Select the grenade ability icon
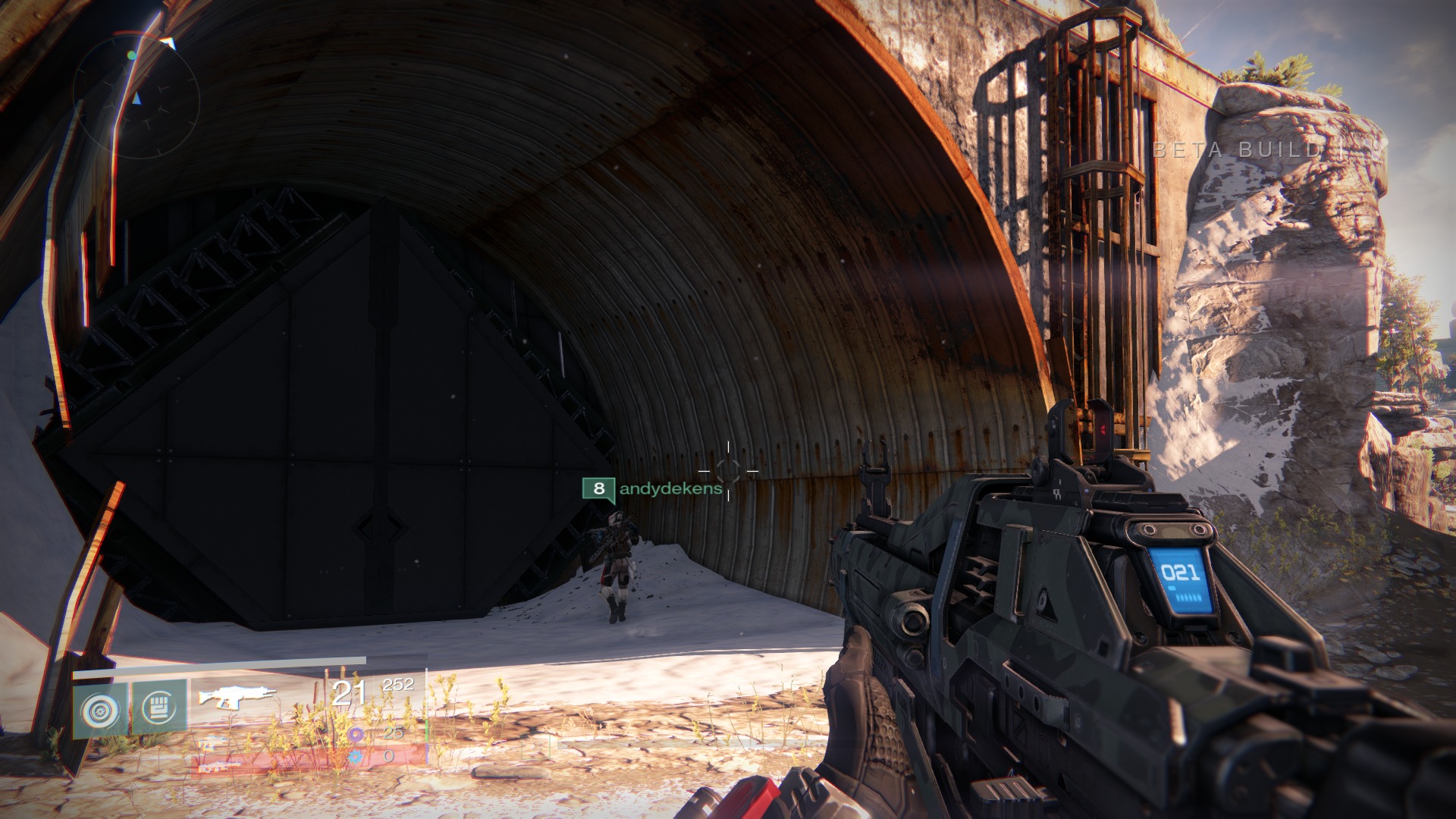 tap(101, 708)
